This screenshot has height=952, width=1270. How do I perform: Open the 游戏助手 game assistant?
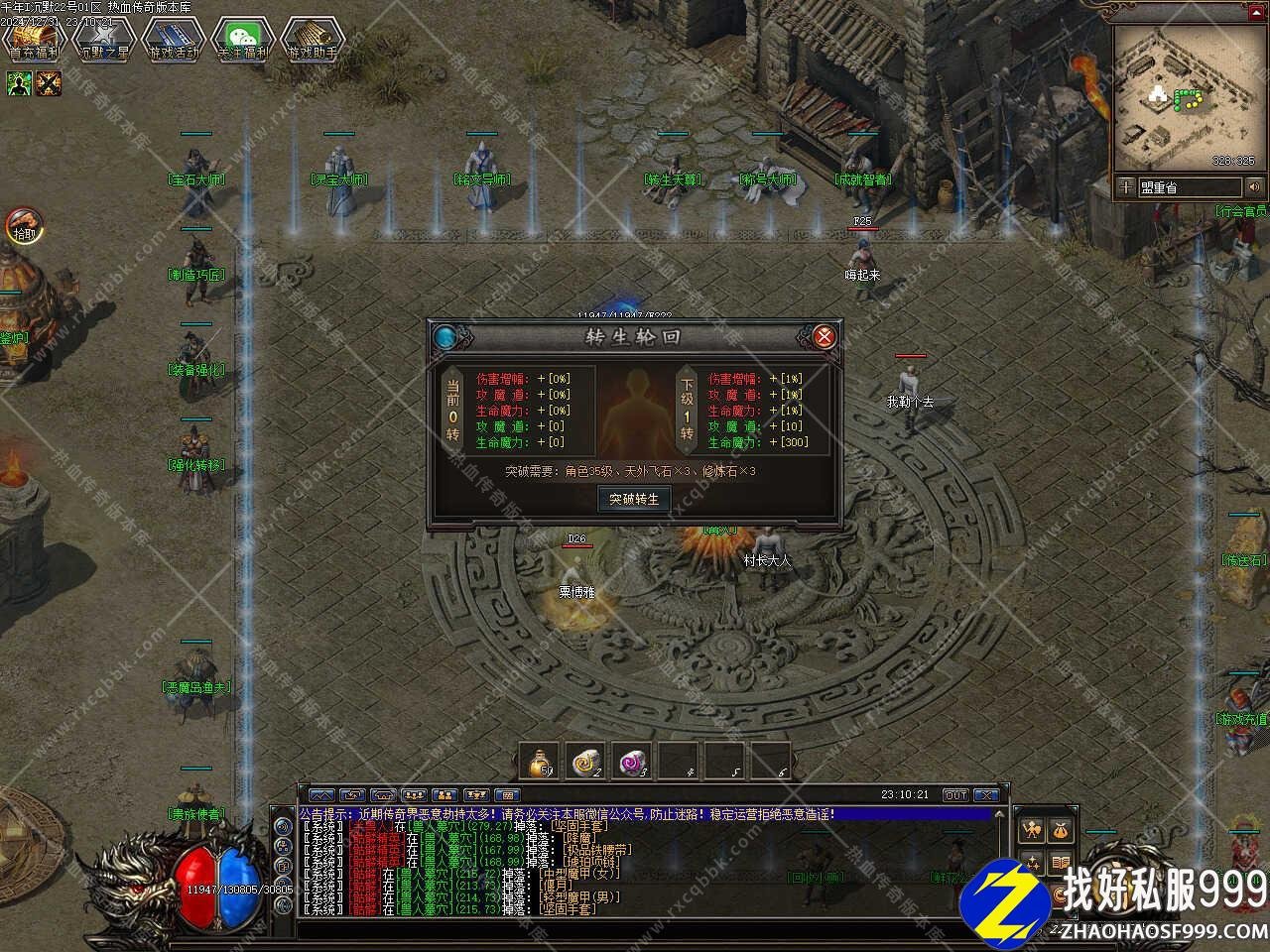click(x=313, y=41)
